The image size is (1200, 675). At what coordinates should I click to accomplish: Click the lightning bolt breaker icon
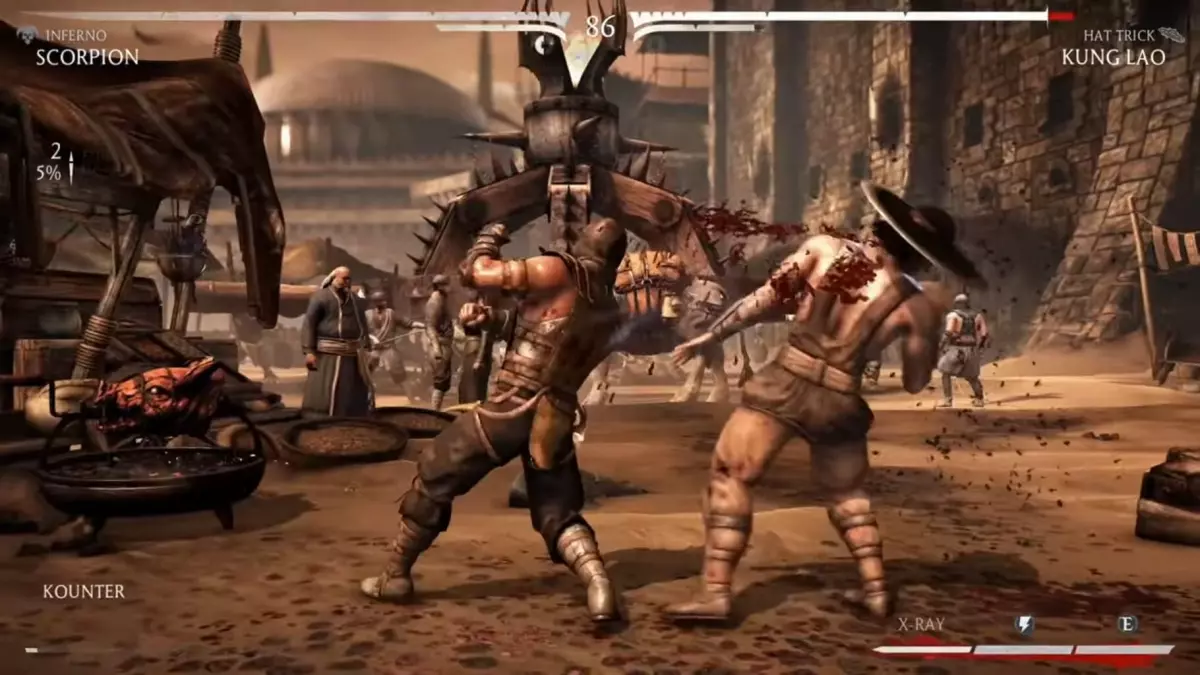[1024, 625]
